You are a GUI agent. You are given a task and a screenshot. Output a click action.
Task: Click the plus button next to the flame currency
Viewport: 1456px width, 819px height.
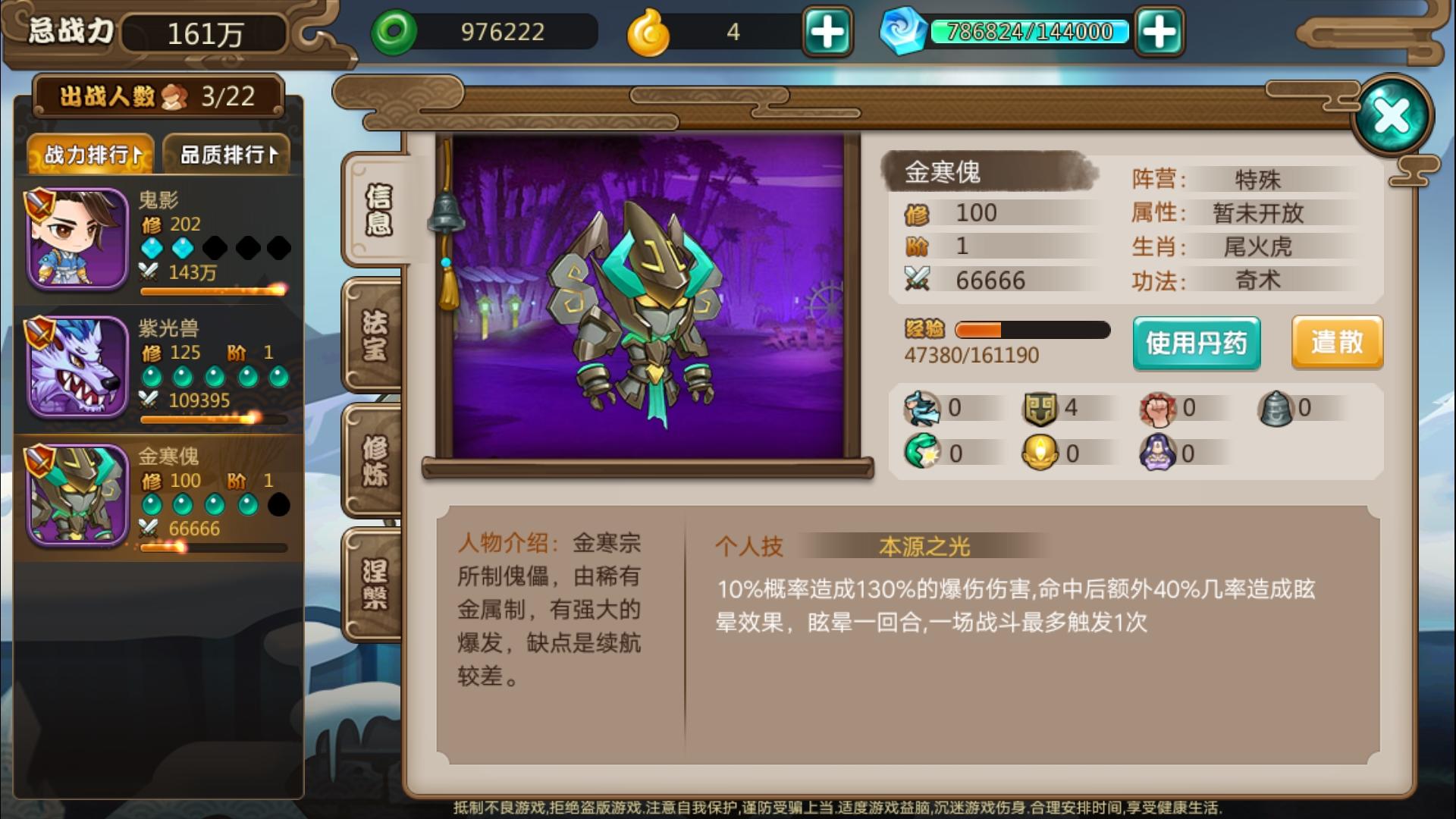pyautogui.click(x=828, y=32)
